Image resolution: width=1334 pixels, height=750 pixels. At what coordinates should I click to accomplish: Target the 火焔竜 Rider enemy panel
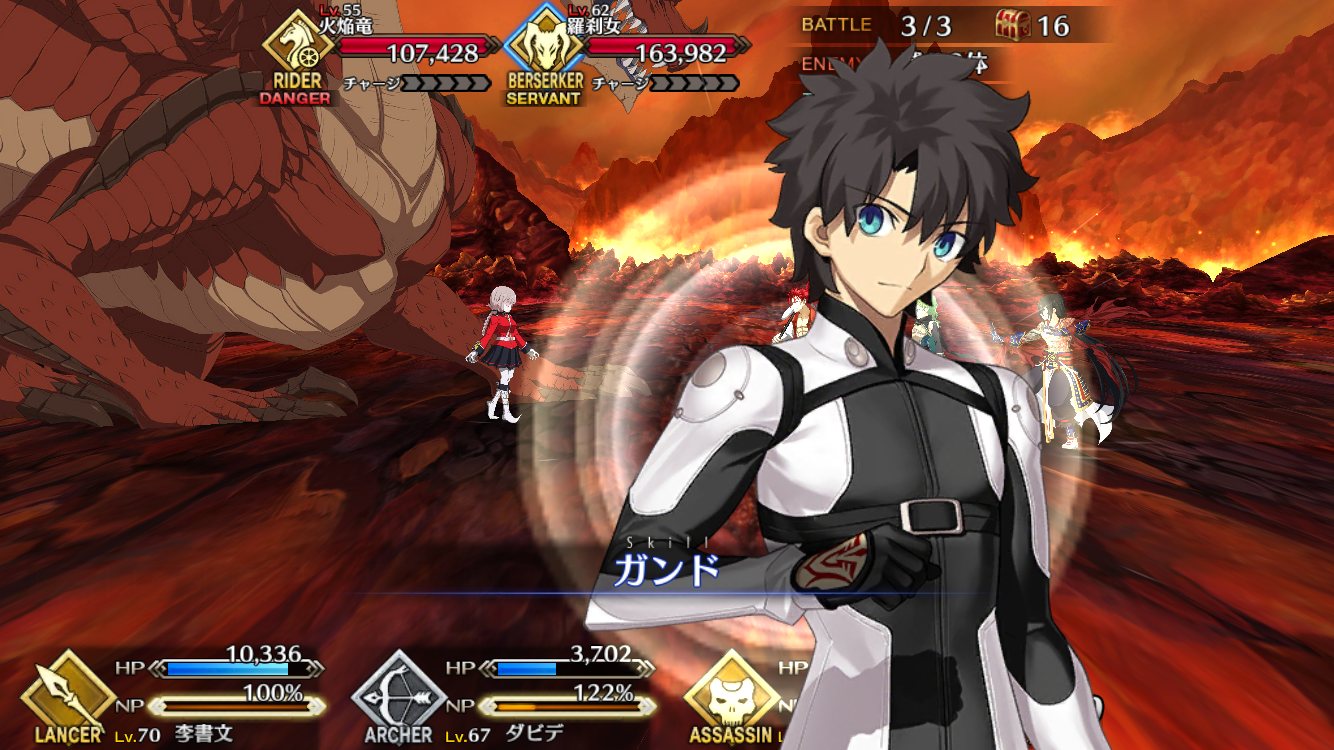tap(380, 52)
